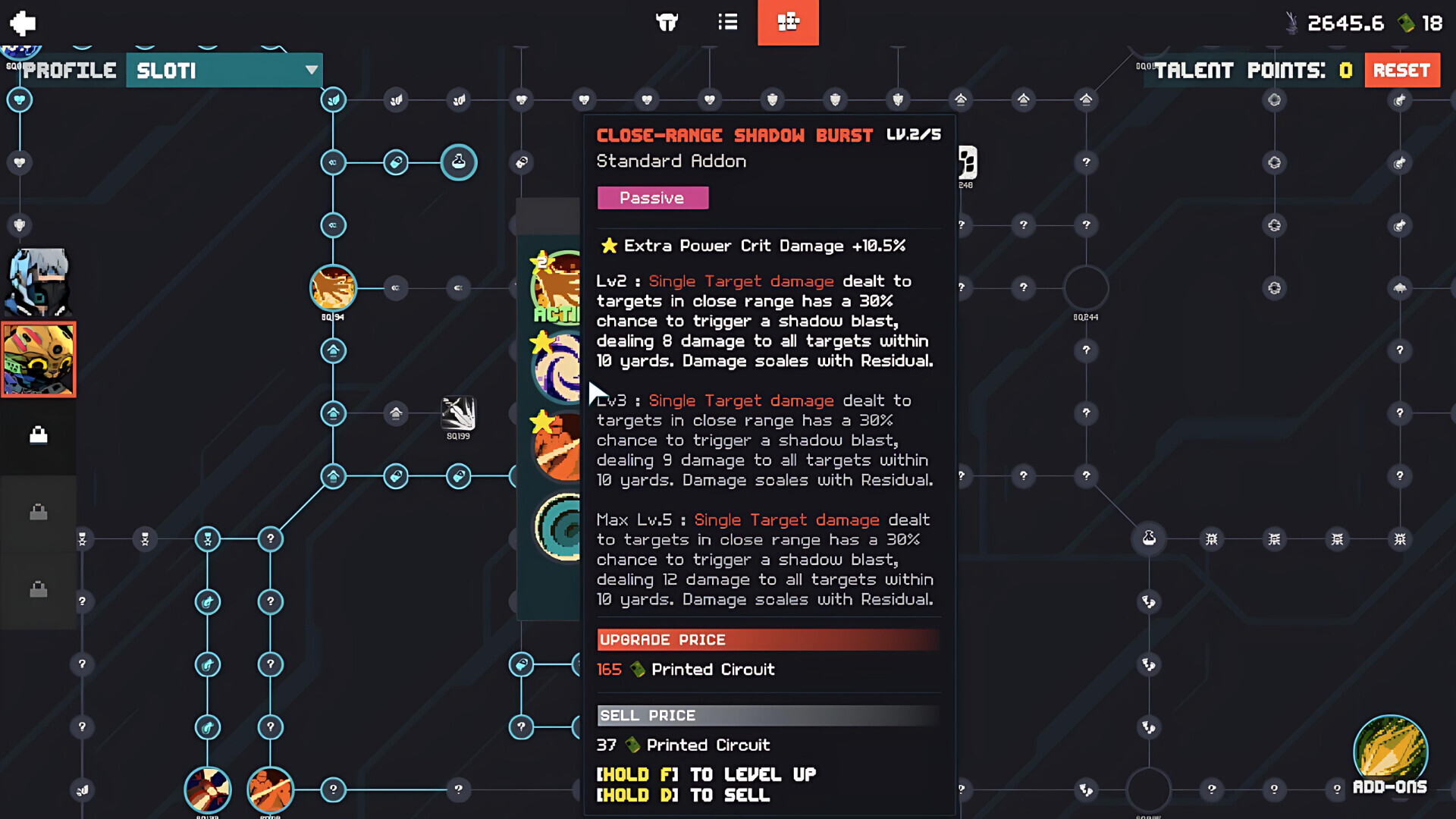The height and width of the screenshot is (819, 1456).
Task: Select the helmet icon in the top toolbar
Action: tap(667, 23)
